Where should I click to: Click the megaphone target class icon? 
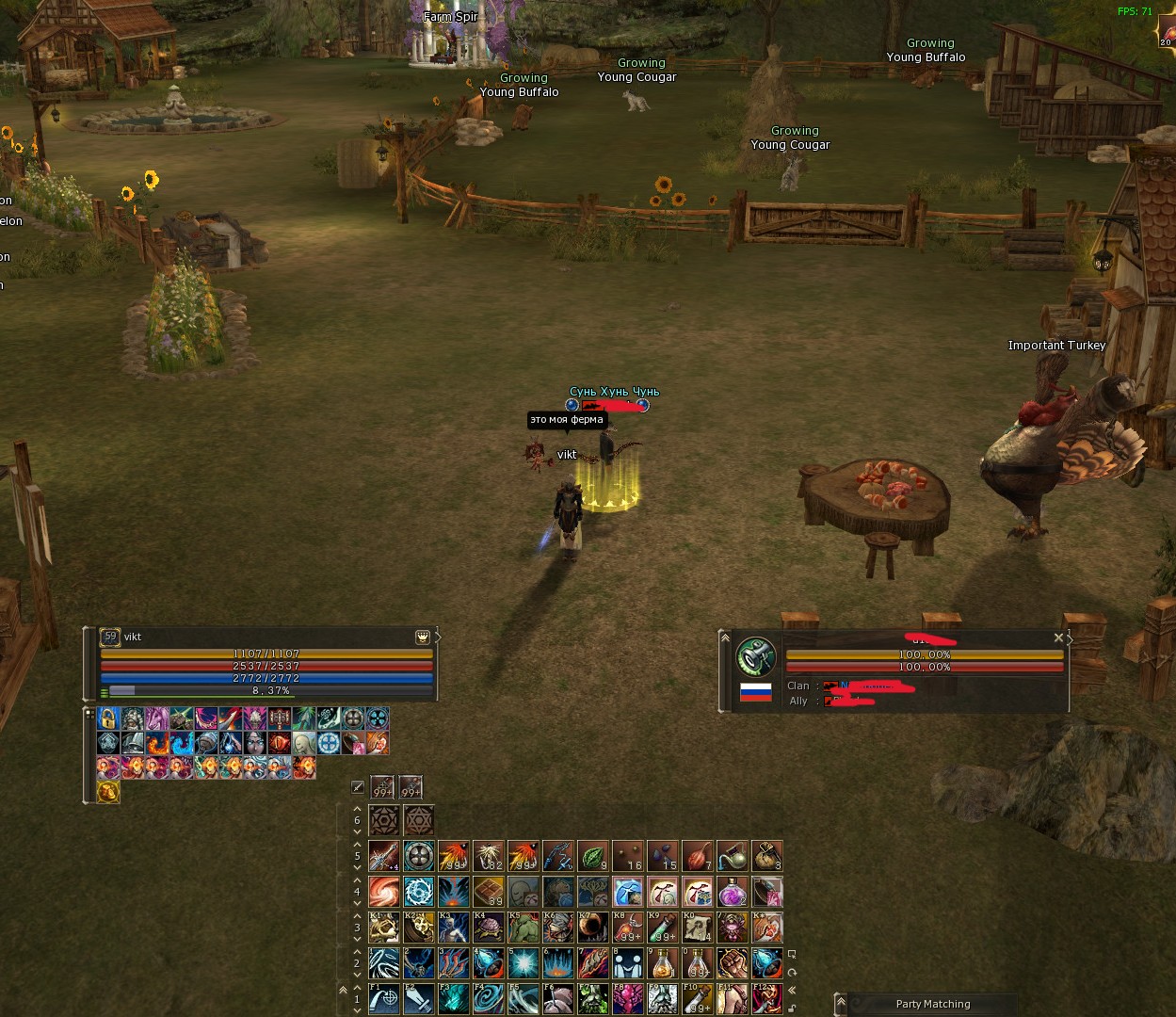coord(755,656)
